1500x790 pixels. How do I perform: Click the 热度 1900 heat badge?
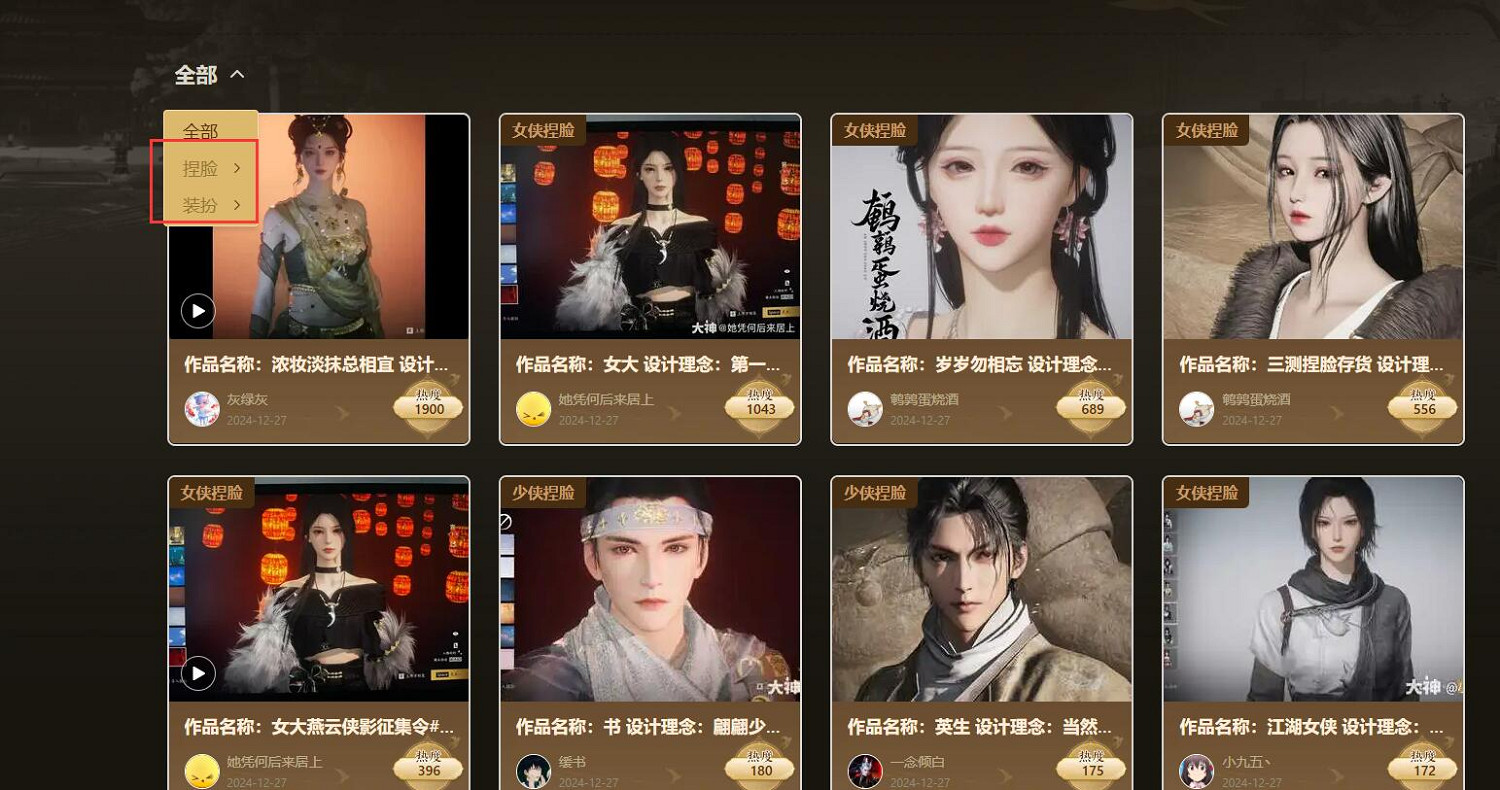[x=428, y=406]
